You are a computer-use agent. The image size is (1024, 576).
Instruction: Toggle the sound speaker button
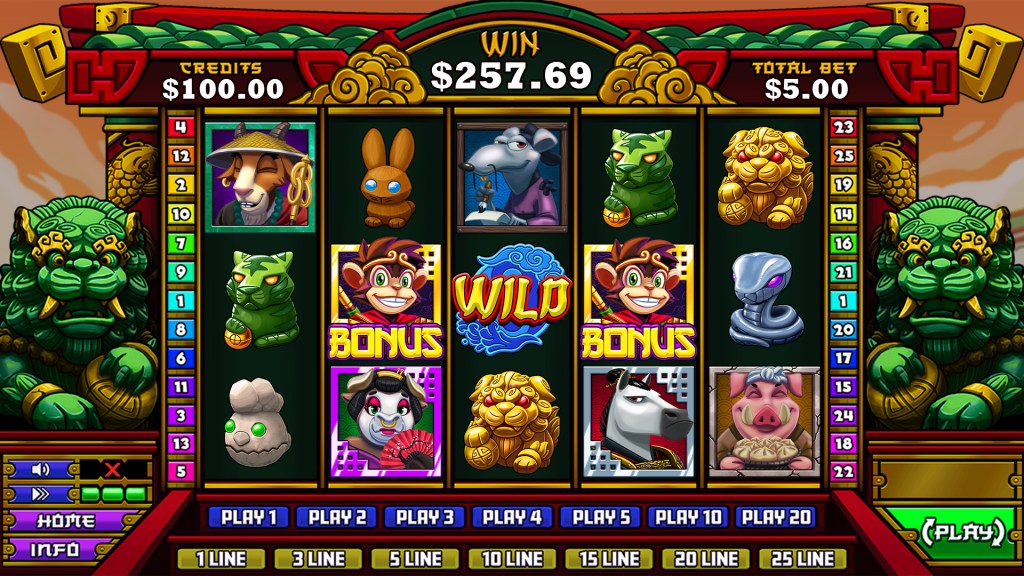(x=41, y=469)
